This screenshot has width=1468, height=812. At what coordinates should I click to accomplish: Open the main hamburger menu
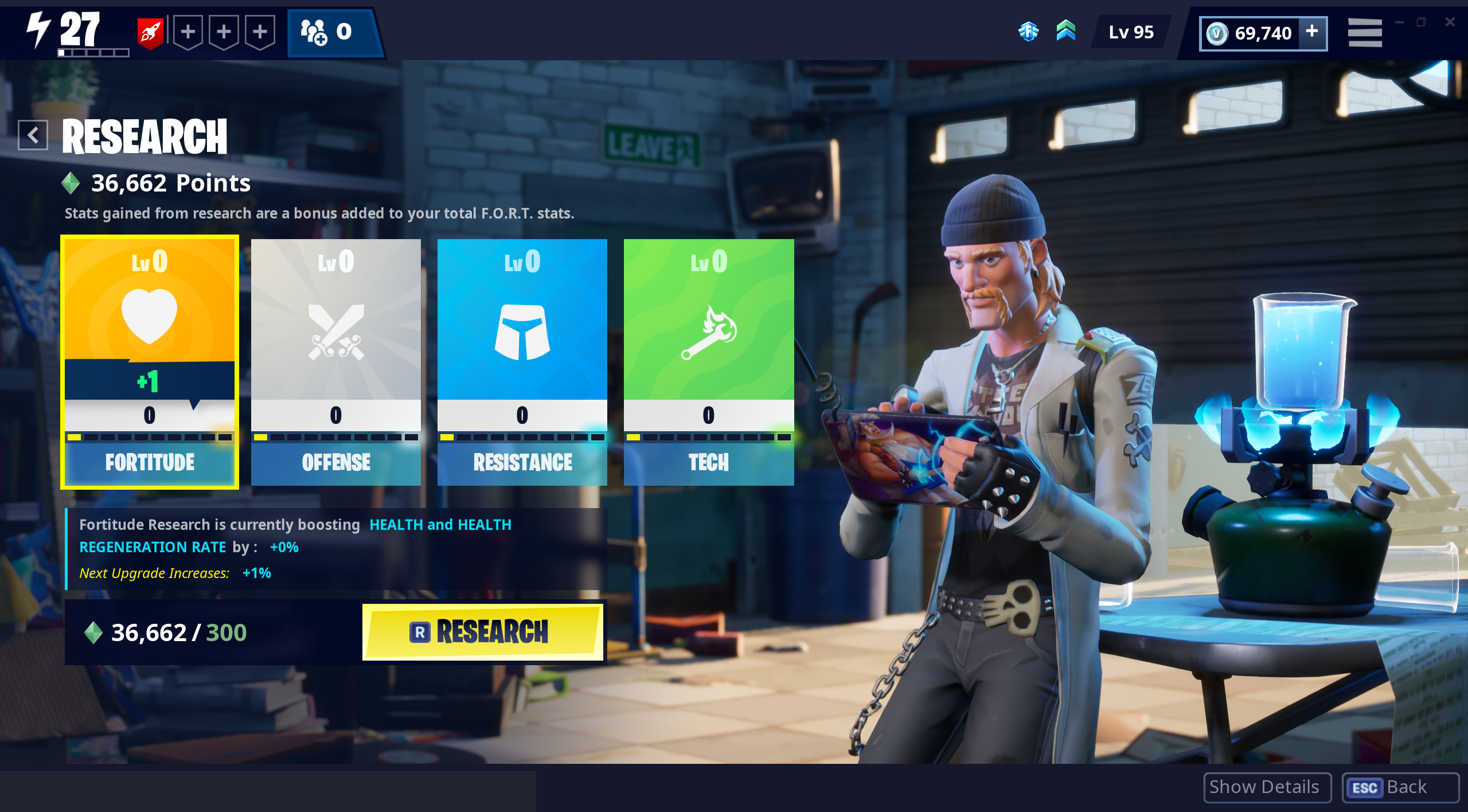1364,33
